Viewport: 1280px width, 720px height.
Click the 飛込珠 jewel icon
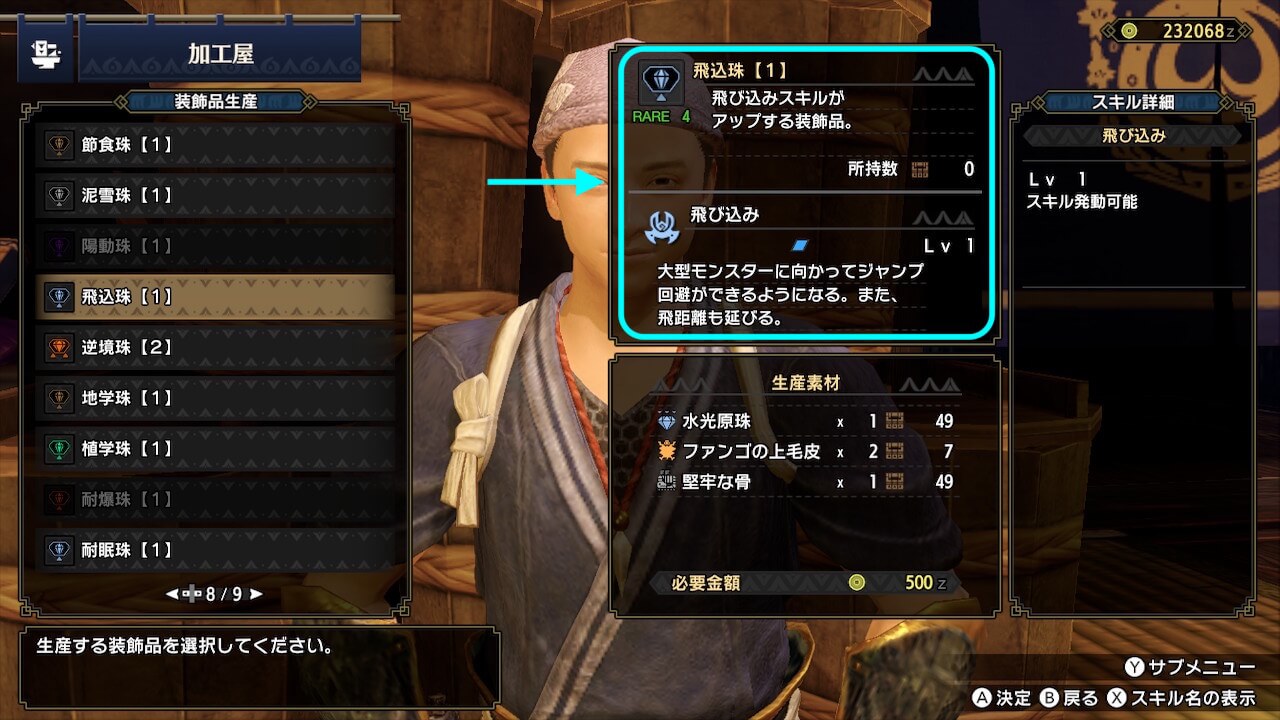(661, 84)
